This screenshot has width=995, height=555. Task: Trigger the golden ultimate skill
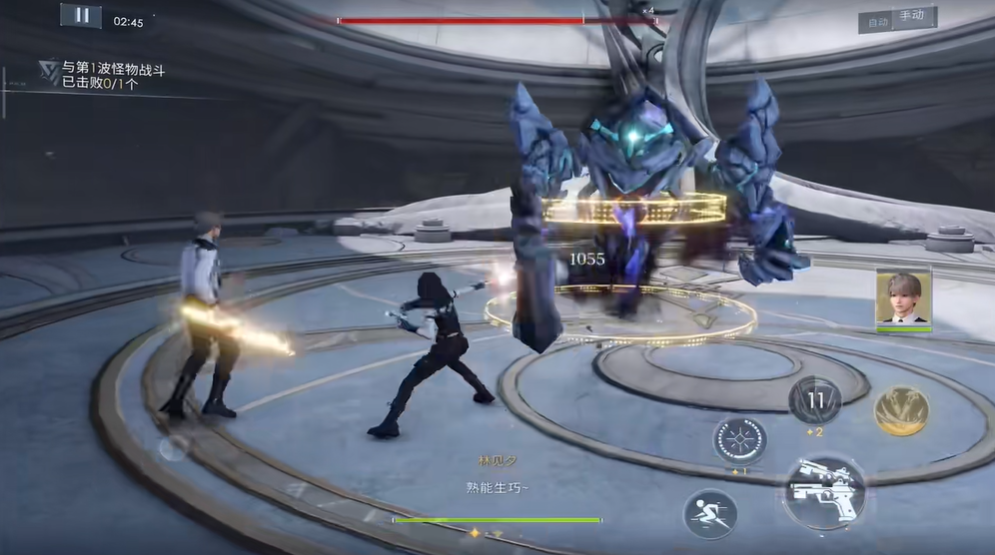click(901, 411)
